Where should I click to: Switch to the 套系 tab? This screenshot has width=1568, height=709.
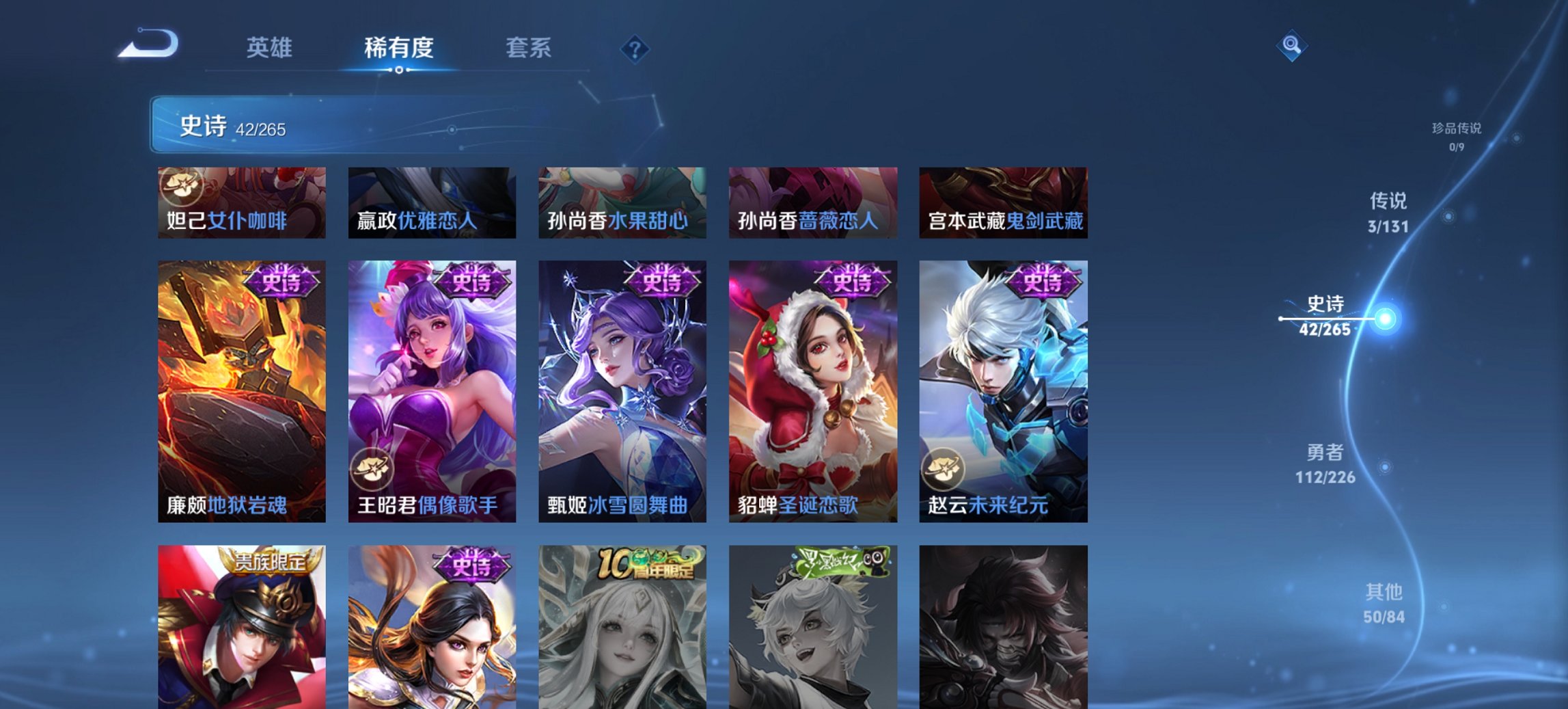pos(528,48)
